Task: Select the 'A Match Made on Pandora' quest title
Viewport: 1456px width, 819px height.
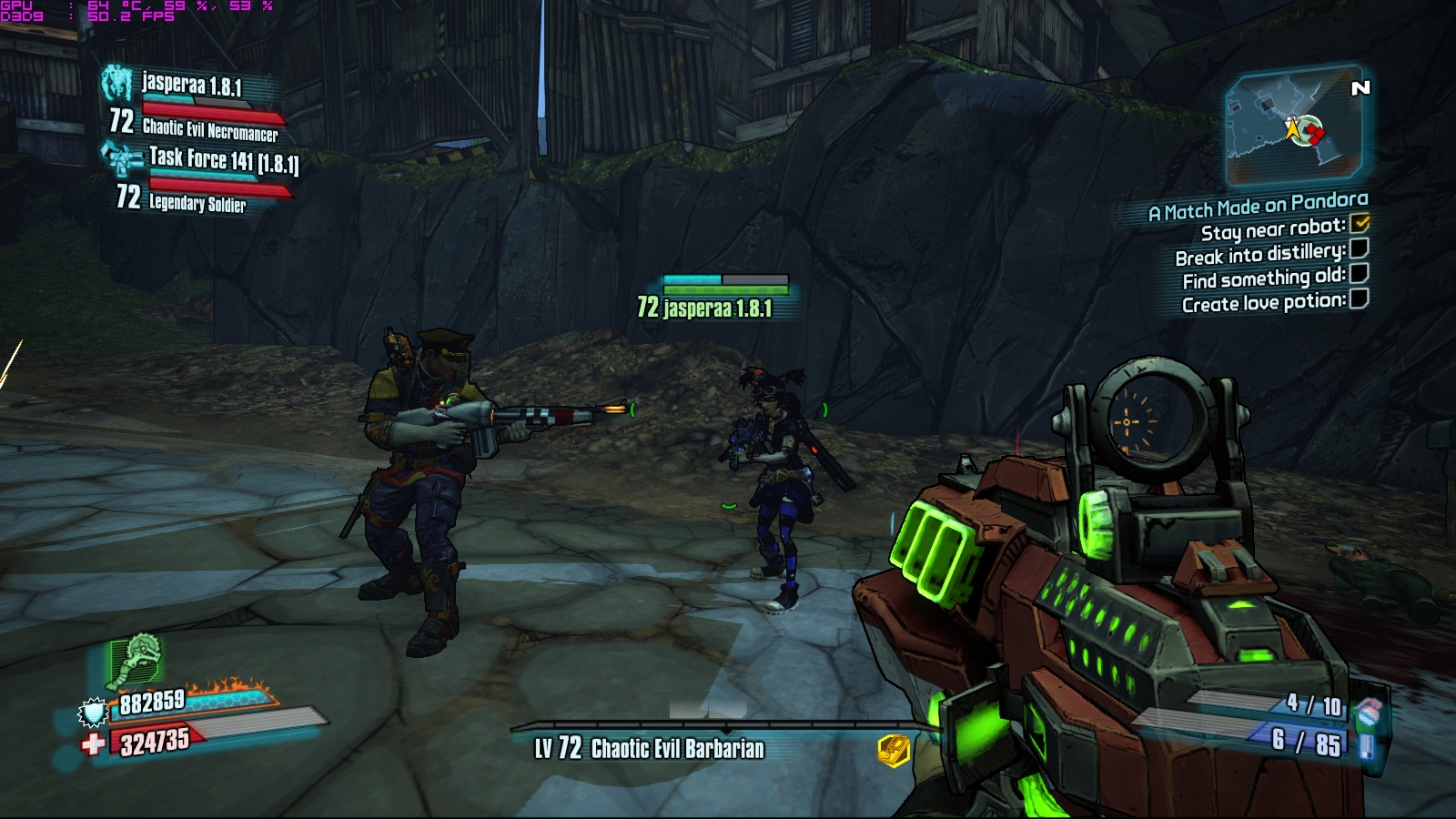Action: click(x=1258, y=207)
